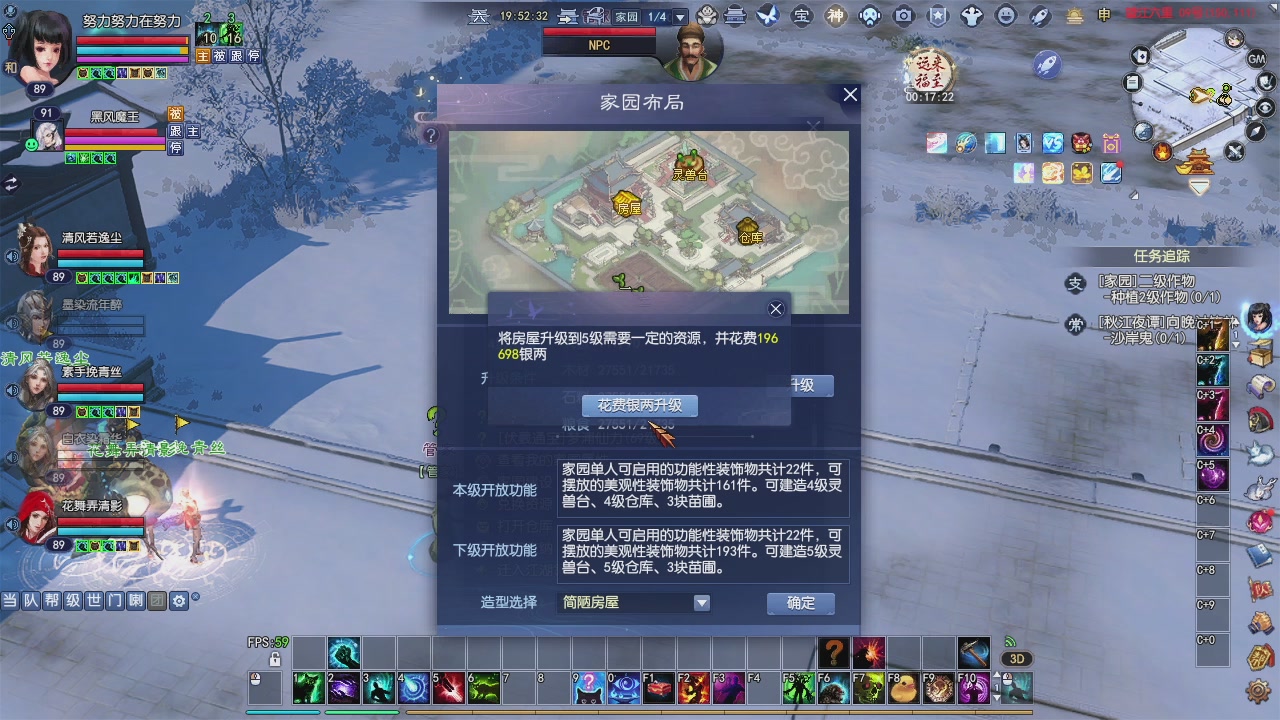
Task: Click the cat icon in the bottom hotbar
Action: pos(589,690)
